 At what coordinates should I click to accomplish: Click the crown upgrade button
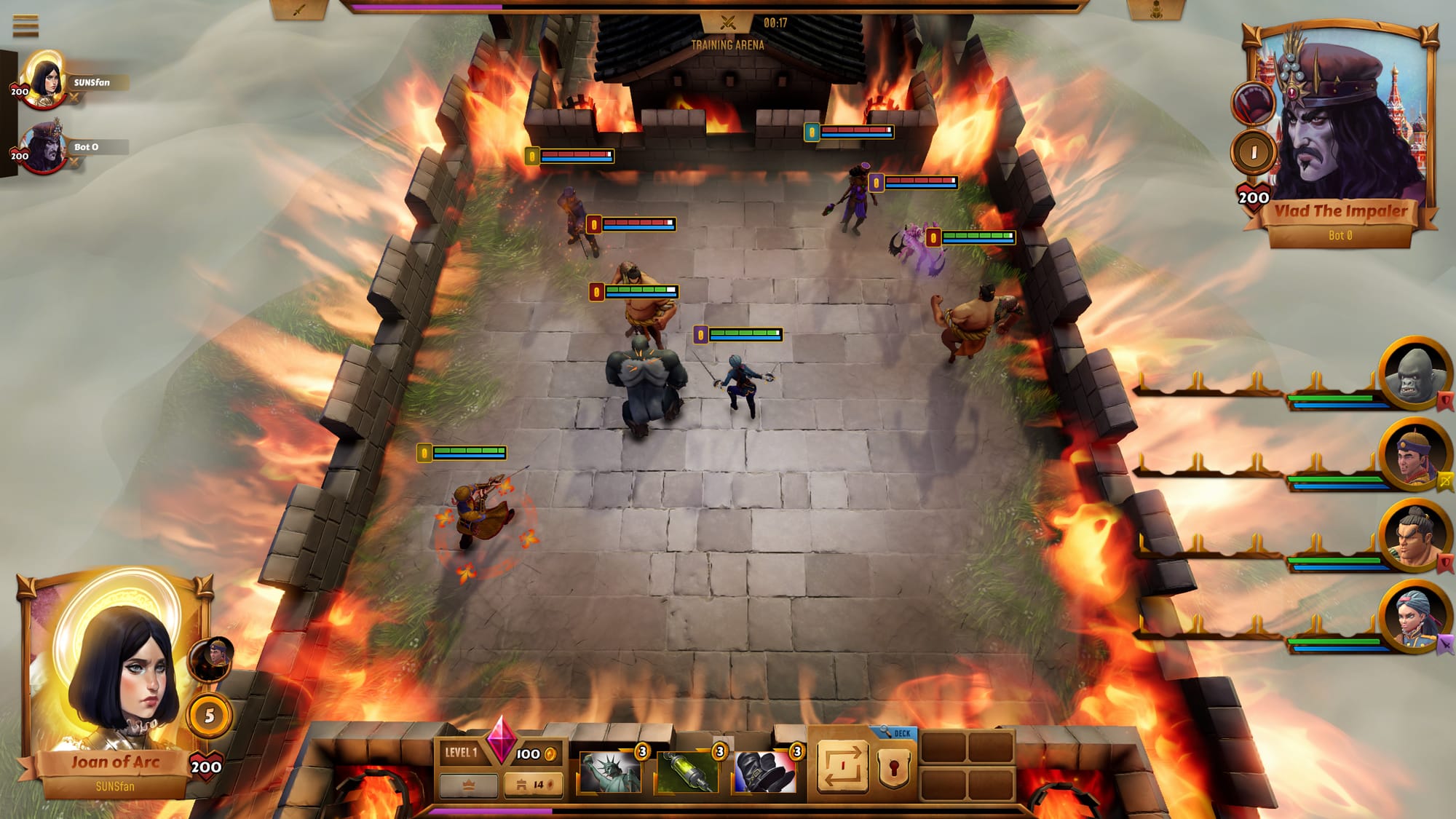click(x=469, y=785)
